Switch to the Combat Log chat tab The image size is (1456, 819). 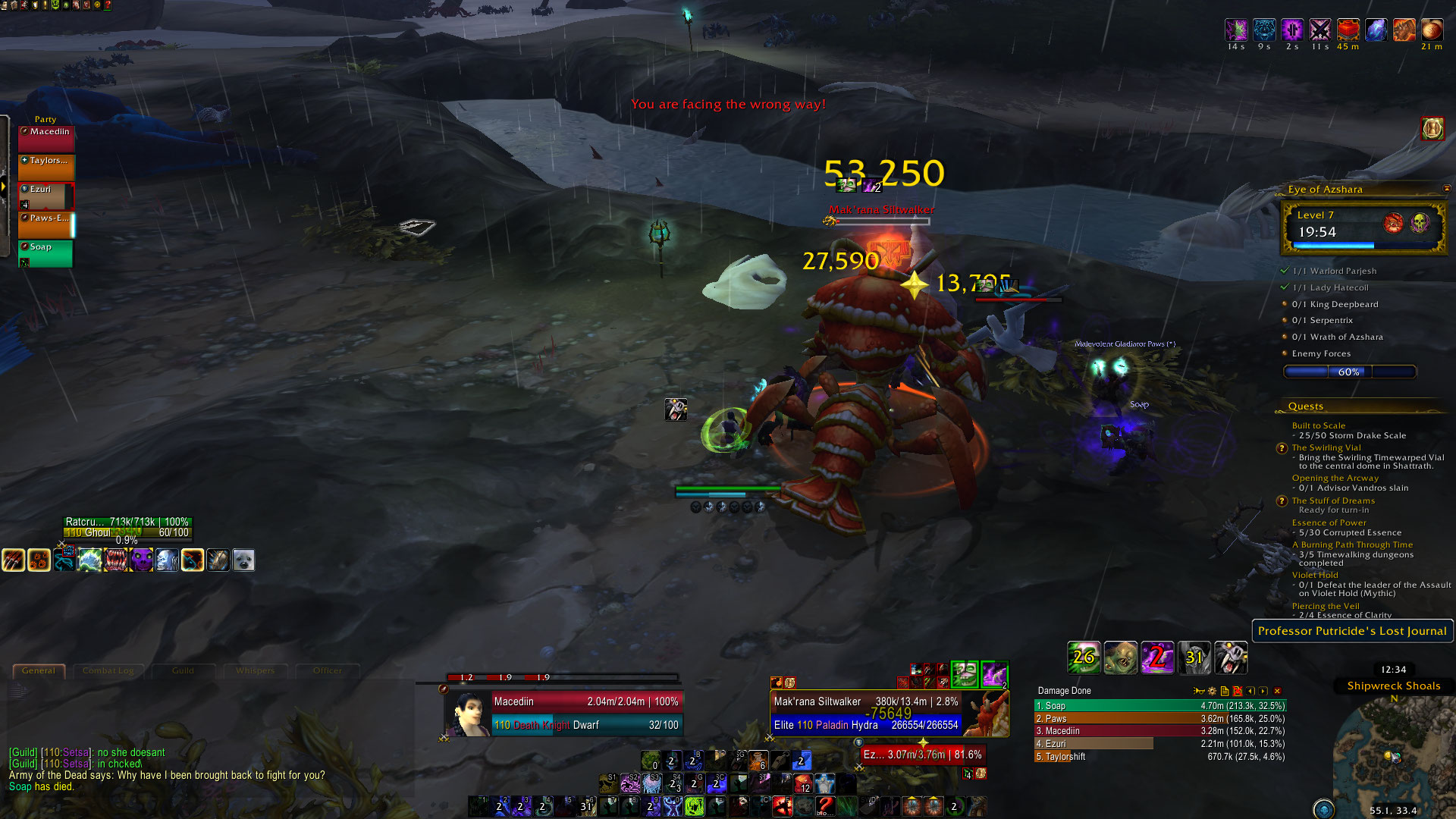pos(108,670)
